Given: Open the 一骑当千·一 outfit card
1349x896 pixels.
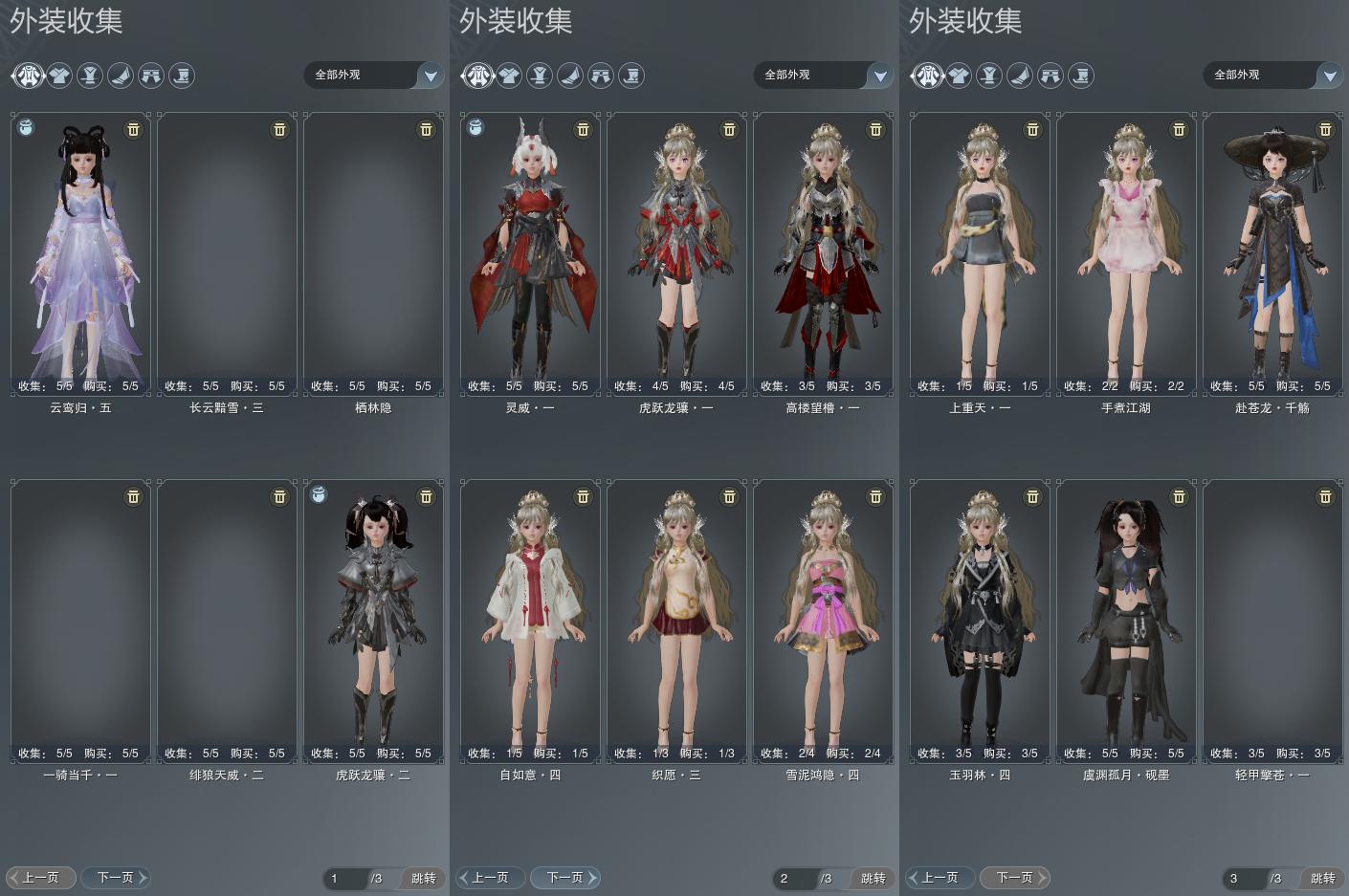Looking at the screenshot, I should (x=80, y=621).
